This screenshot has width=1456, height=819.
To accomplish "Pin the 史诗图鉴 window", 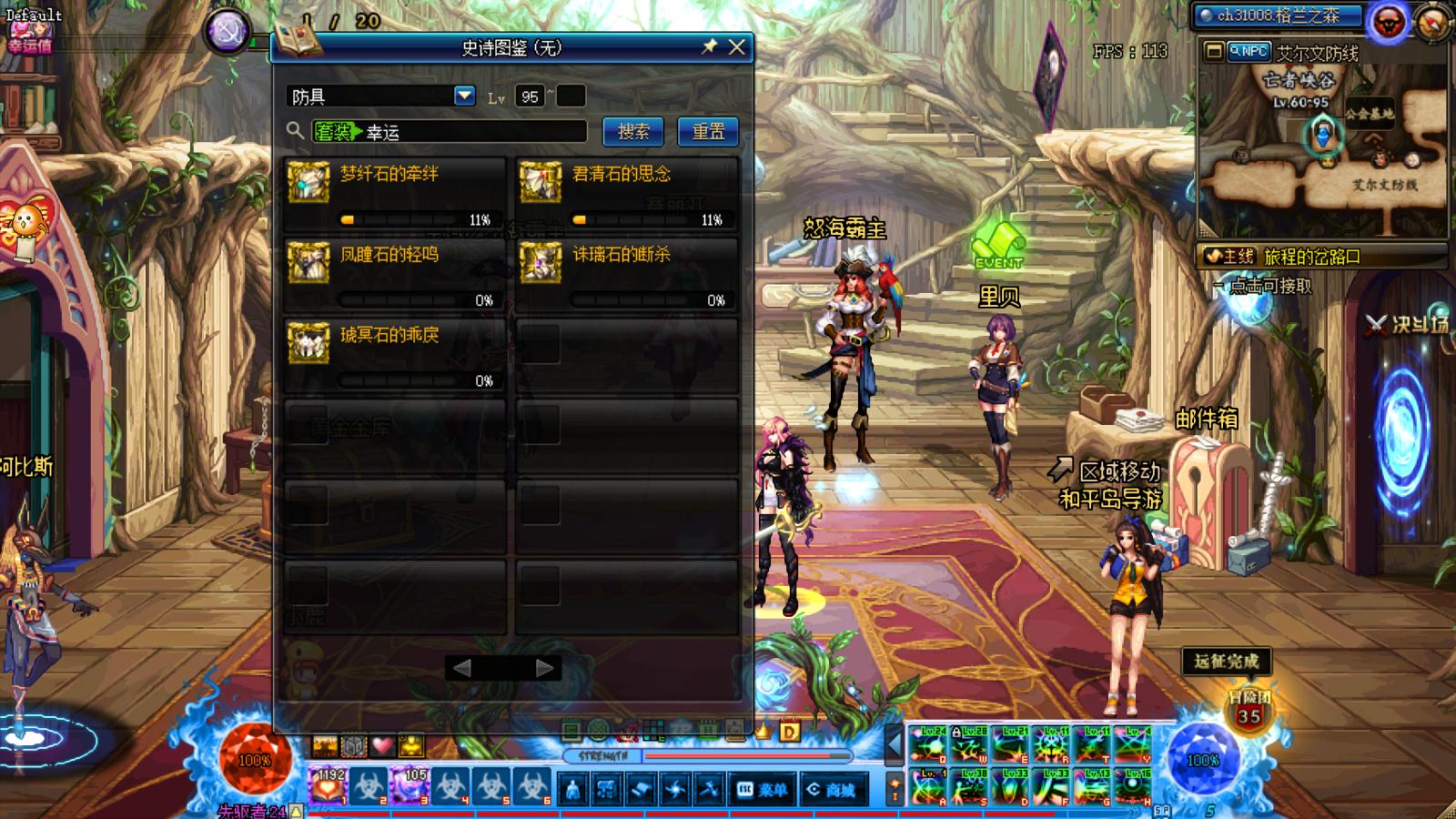I will 709,47.
